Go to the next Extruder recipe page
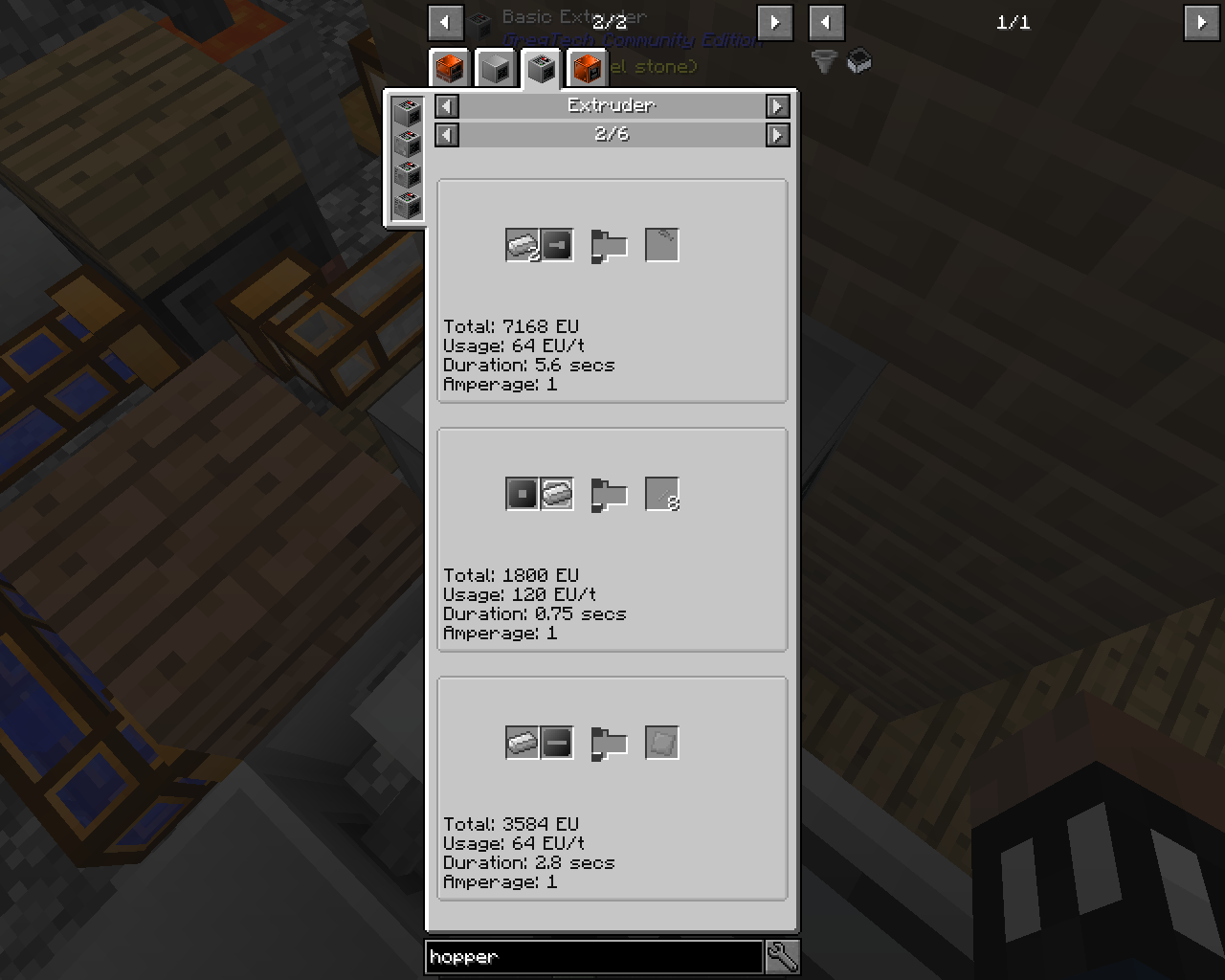Image resolution: width=1225 pixels, height=980 pixels. click(x=779, y=135)
